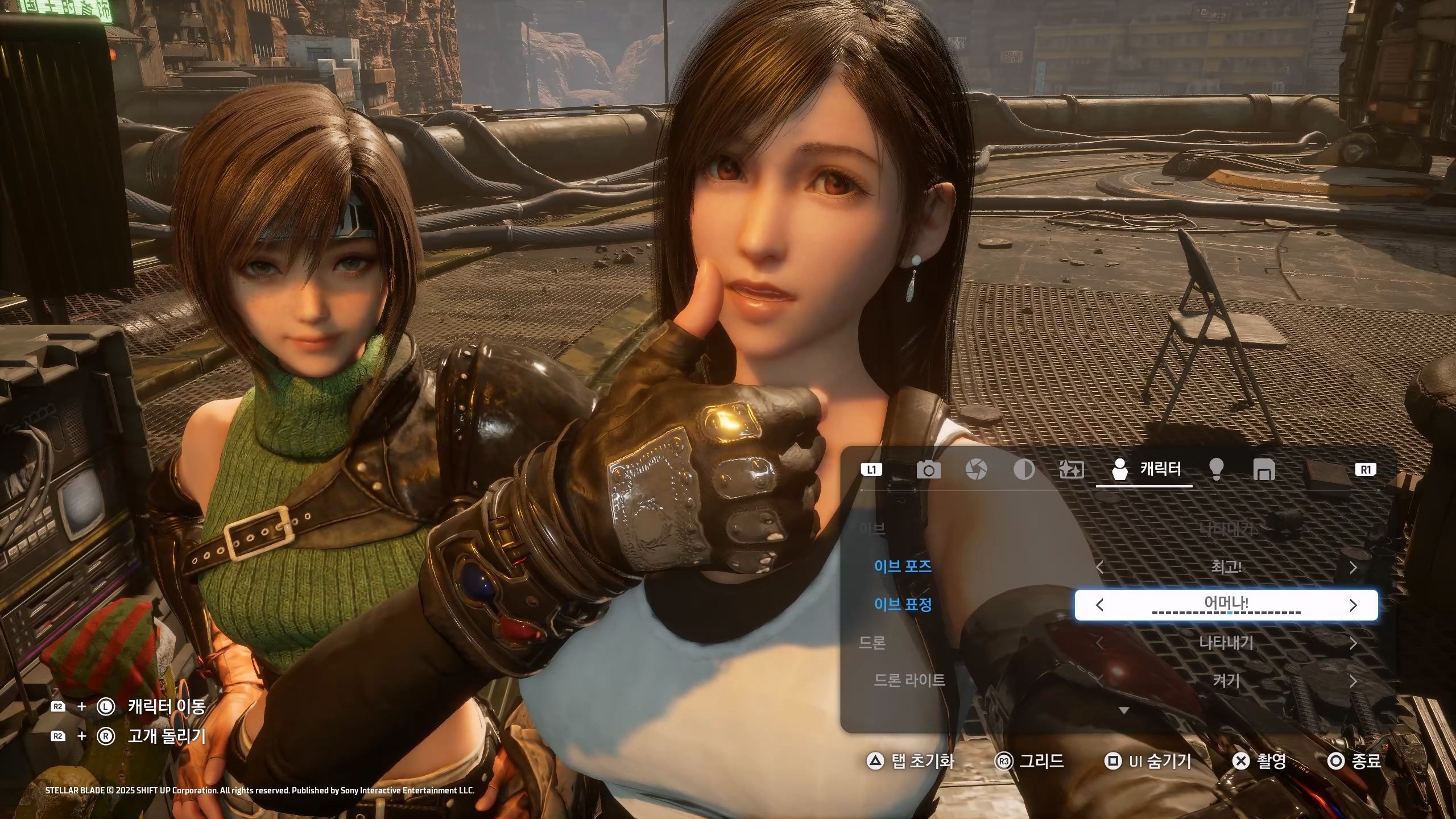Click left arrow on 이브 포즈 row
The height and width of the screenshot is (819, 1456).
coord(1099,568)
